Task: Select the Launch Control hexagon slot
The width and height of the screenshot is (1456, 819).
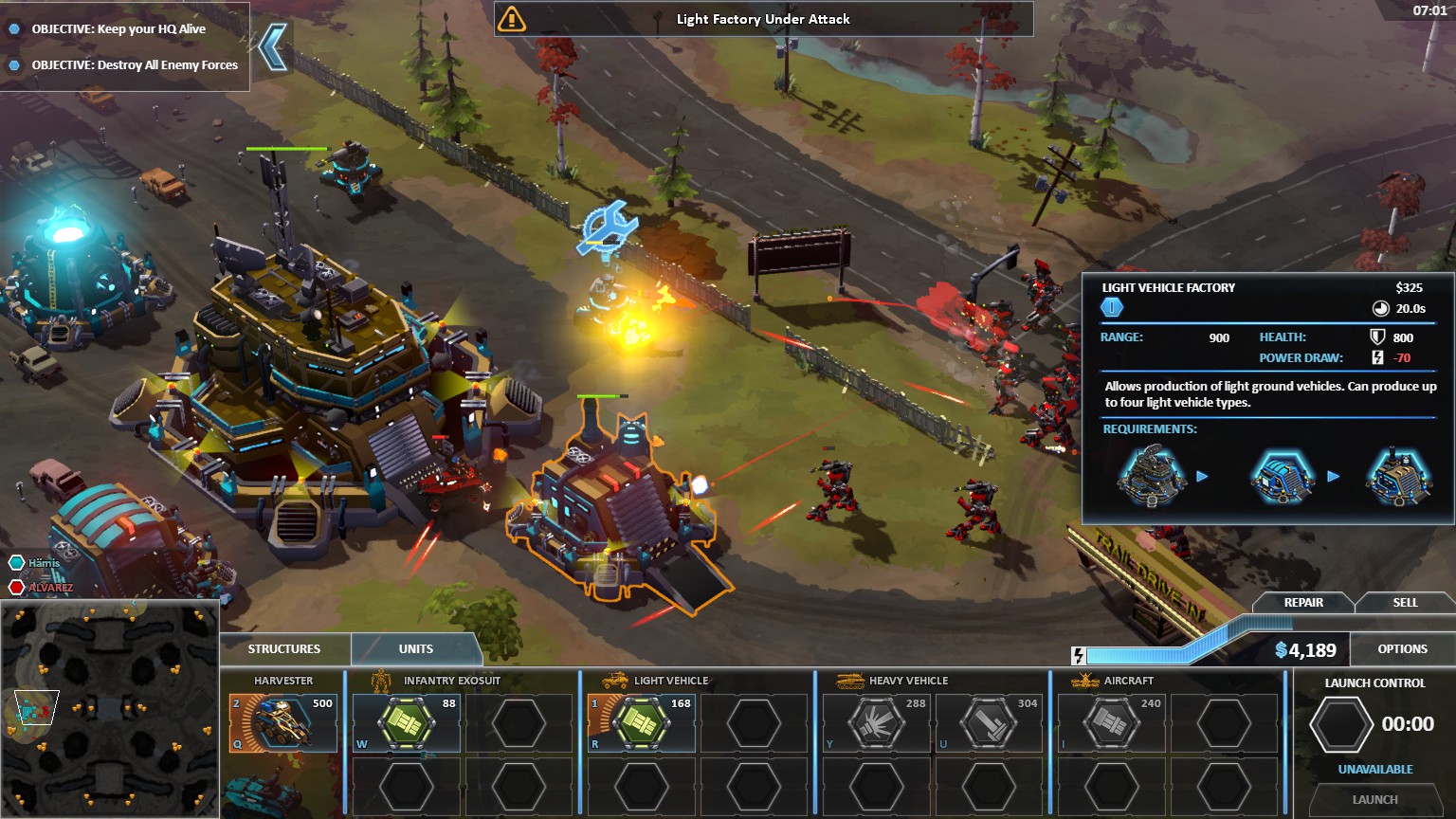Action: pos(1340,725)
